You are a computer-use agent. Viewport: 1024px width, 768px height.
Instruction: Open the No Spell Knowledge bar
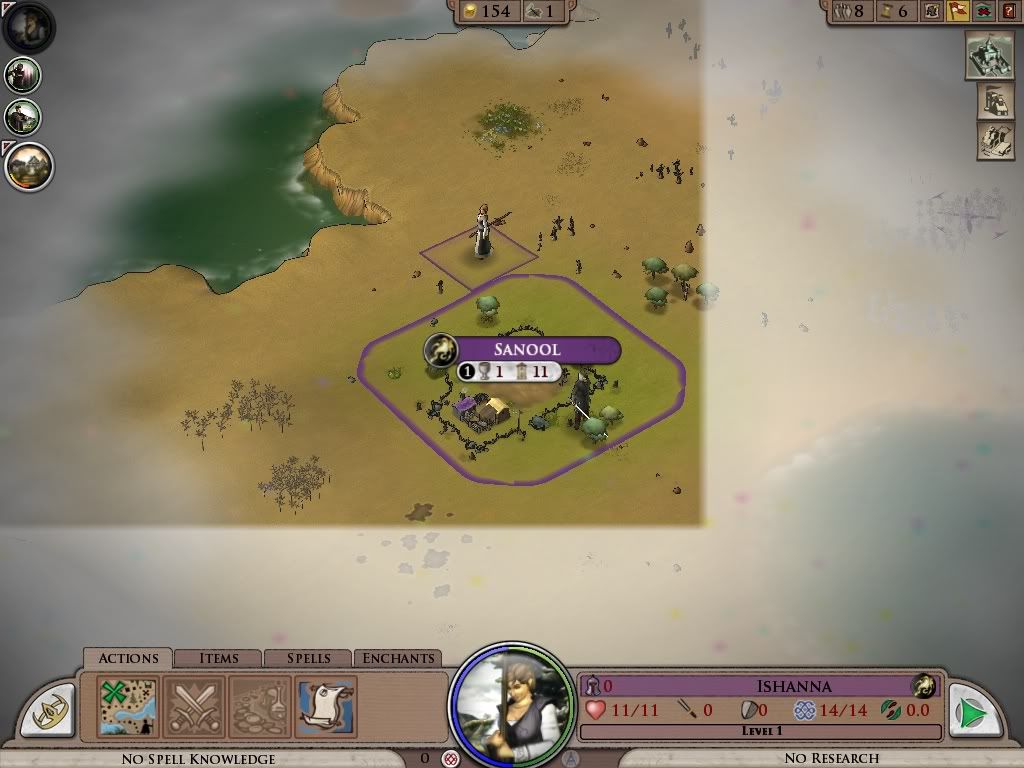click(198, 759)
